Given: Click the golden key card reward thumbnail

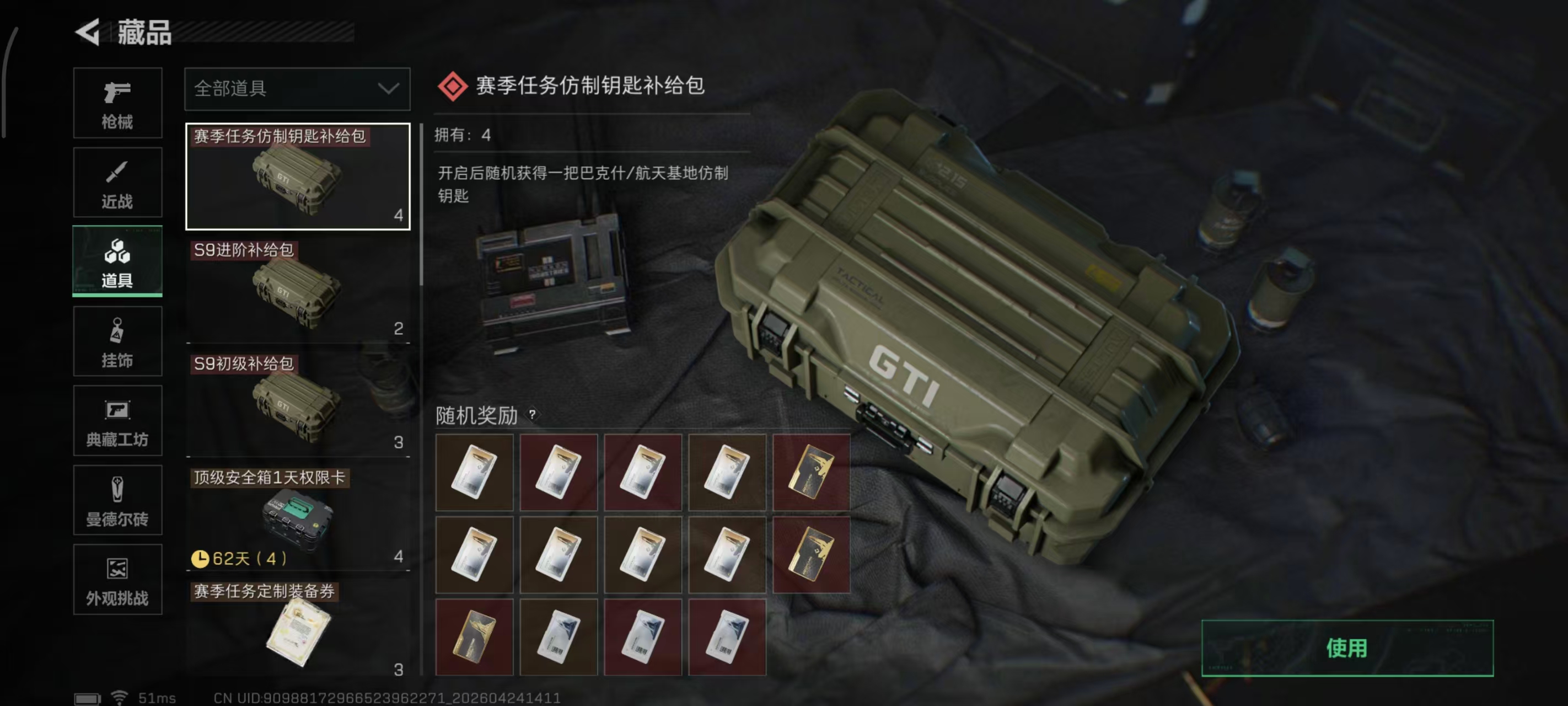Looking at the screenshot, I should [813, 473].
